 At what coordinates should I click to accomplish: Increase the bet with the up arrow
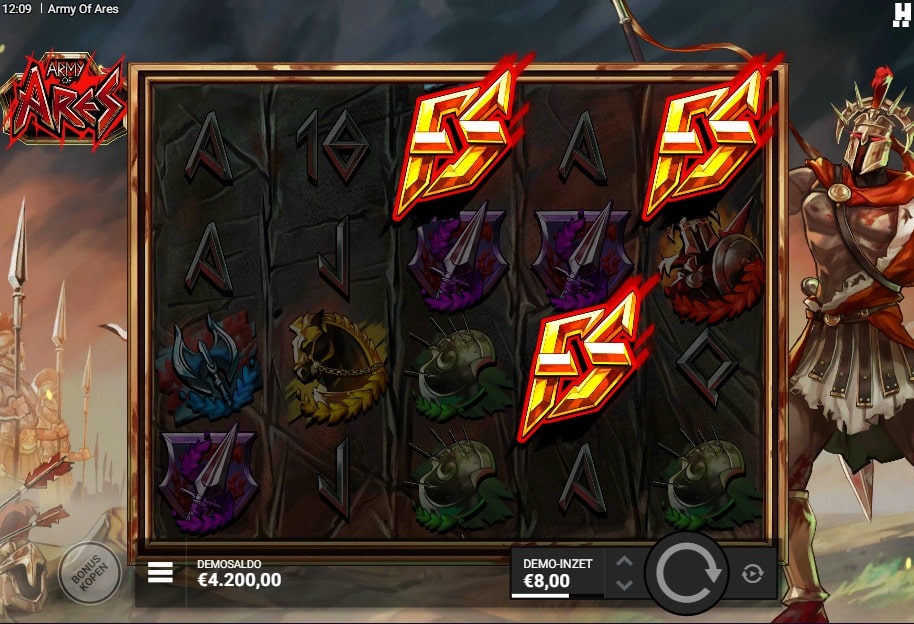coord(623,563)
